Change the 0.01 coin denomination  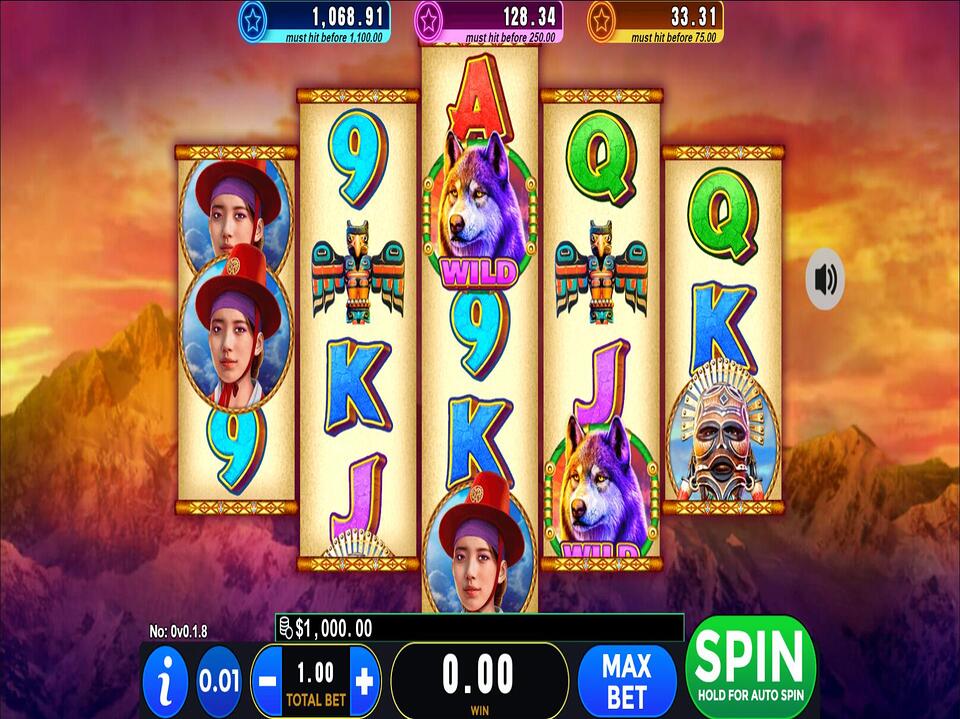218,682
